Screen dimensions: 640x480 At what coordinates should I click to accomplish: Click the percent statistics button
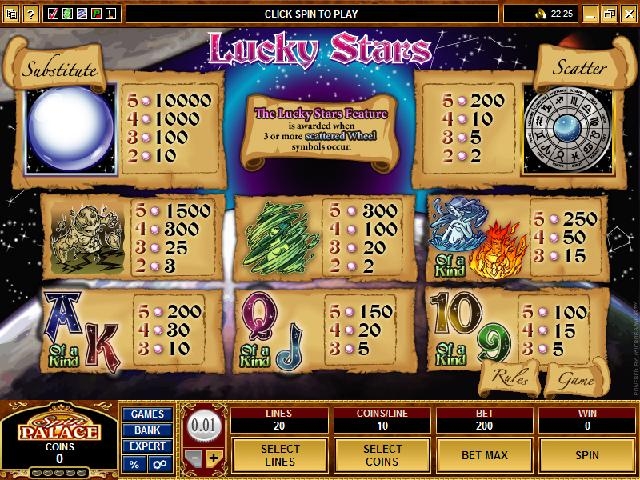[x=134, y=465]
